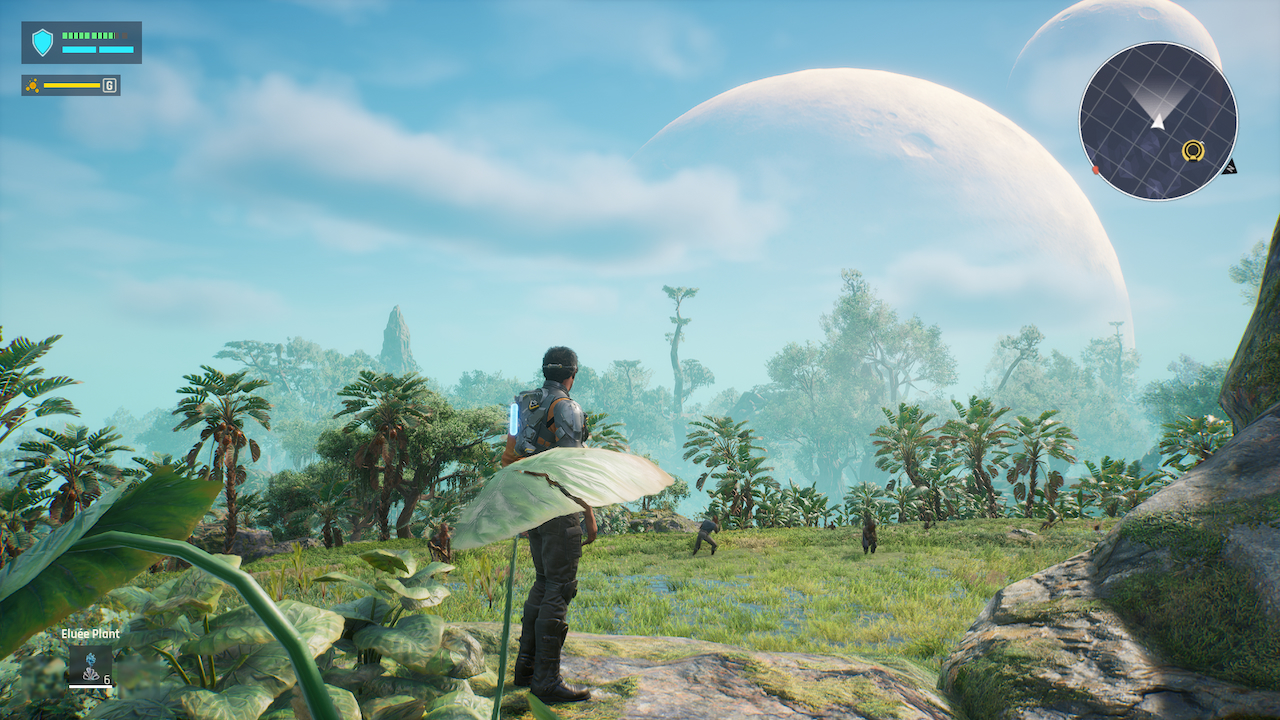Image resolution: width=1280 pixels, height=720 pixels.
Task: Click the player arrow at the minimap center
Action: [1159, 122]
